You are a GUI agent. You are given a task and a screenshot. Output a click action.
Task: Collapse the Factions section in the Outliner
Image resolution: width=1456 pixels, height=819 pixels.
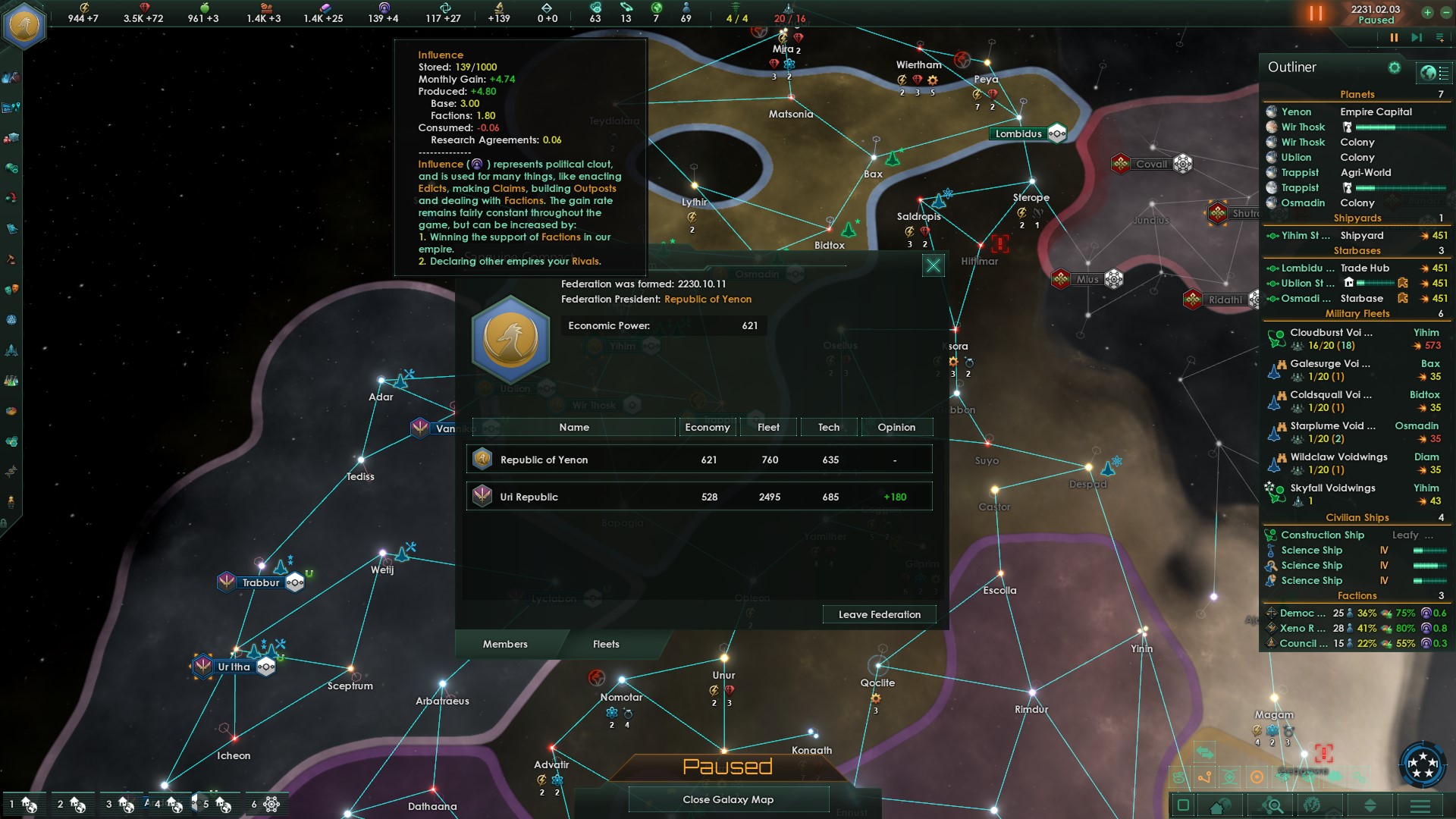tap(1357, 596)
